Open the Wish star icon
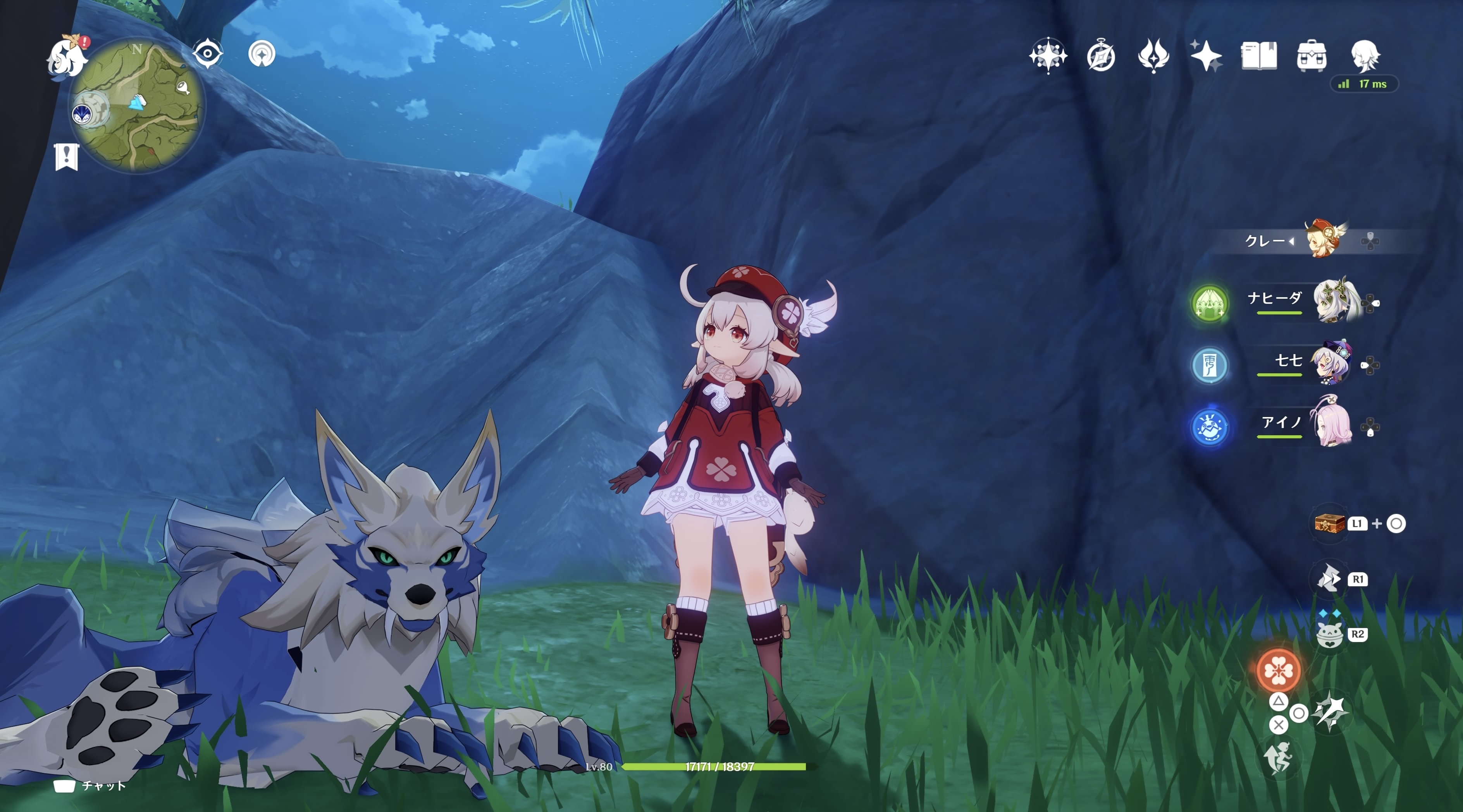 (x=1048, y=56)
